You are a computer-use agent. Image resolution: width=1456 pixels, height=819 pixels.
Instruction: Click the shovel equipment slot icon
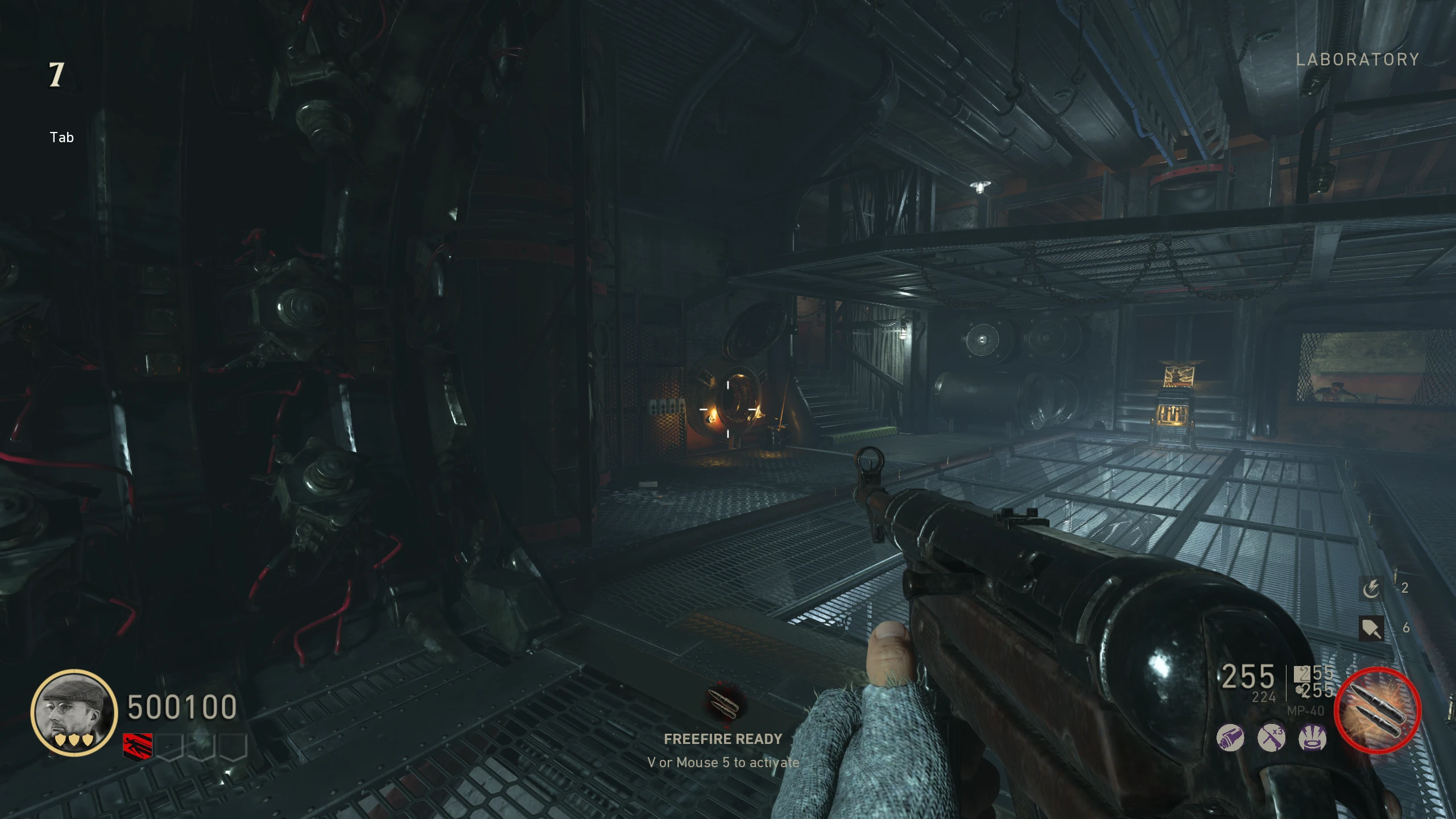coord(1371,628)
